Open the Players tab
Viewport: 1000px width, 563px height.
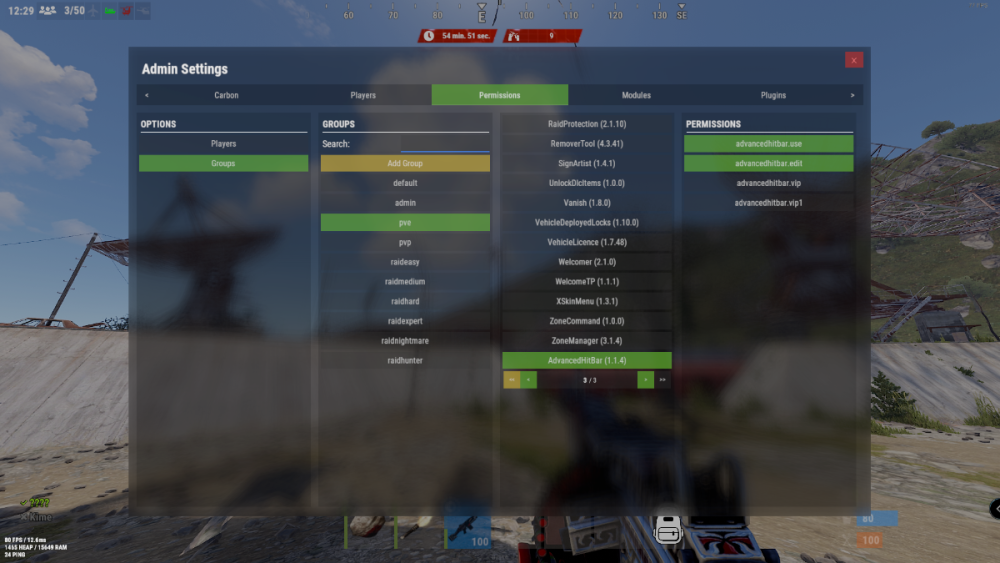coord(363,95)
